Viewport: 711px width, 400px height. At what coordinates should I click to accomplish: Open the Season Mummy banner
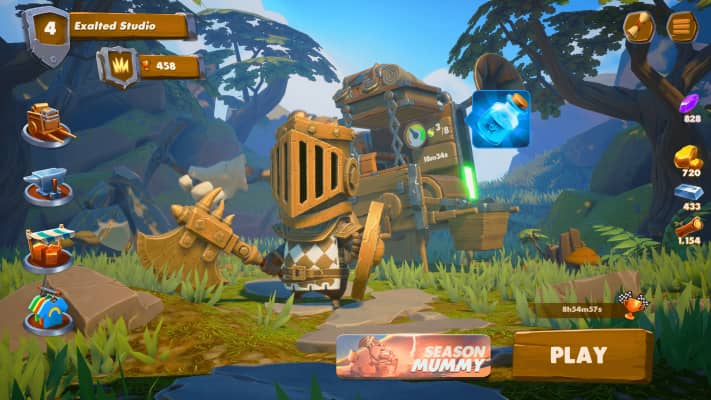tap(413, 356)
